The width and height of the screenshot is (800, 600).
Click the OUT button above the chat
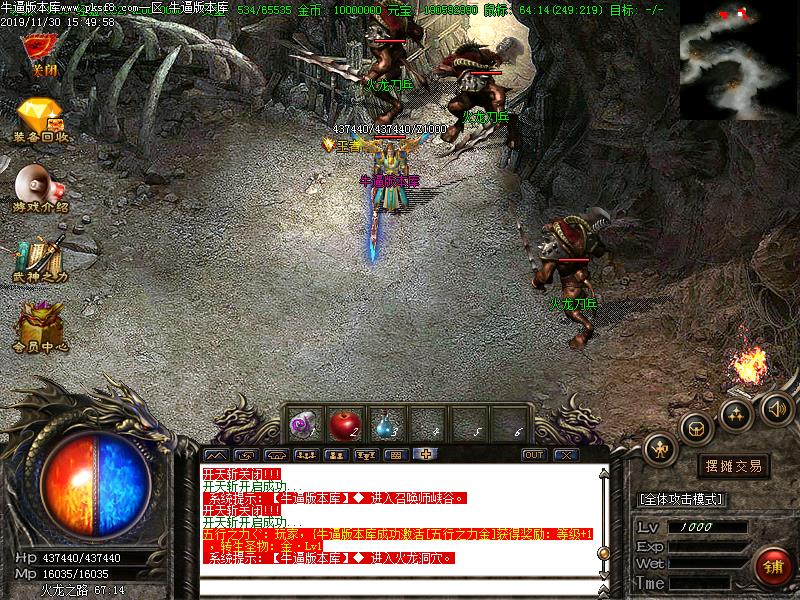coord(534,455)
